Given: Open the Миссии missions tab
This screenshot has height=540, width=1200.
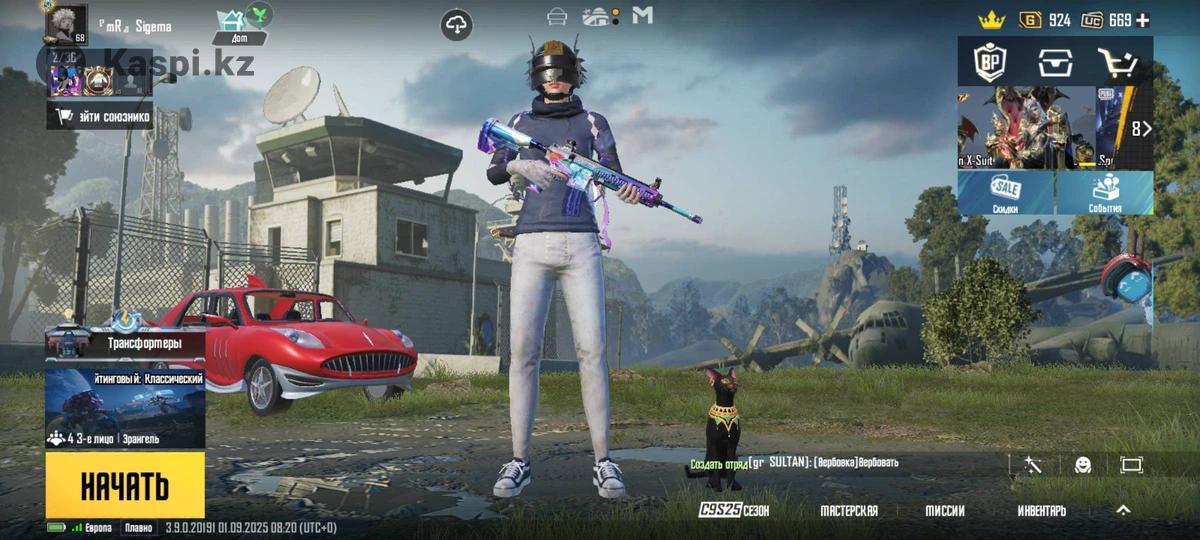Looking at the screenshot, I should coord(944,510).
